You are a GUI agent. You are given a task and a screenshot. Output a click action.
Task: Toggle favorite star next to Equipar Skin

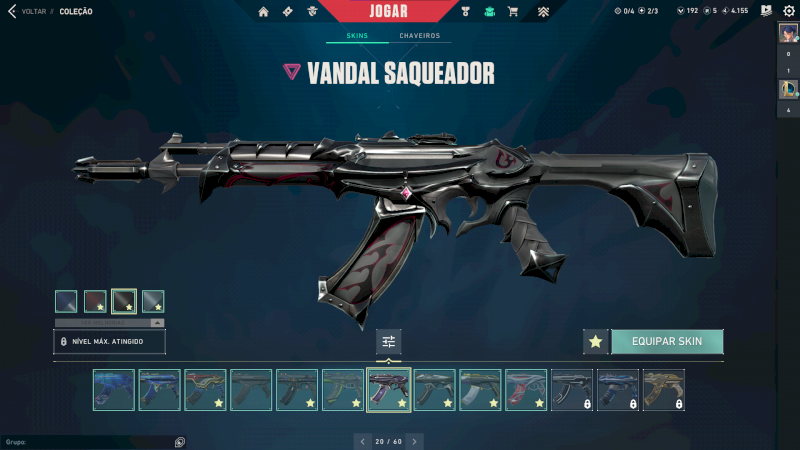click(x=596, y=341)
